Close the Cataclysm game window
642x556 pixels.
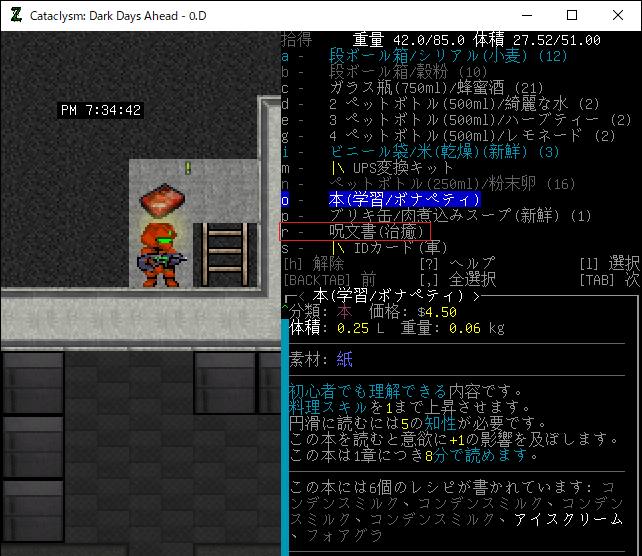[x=618, y=15]
